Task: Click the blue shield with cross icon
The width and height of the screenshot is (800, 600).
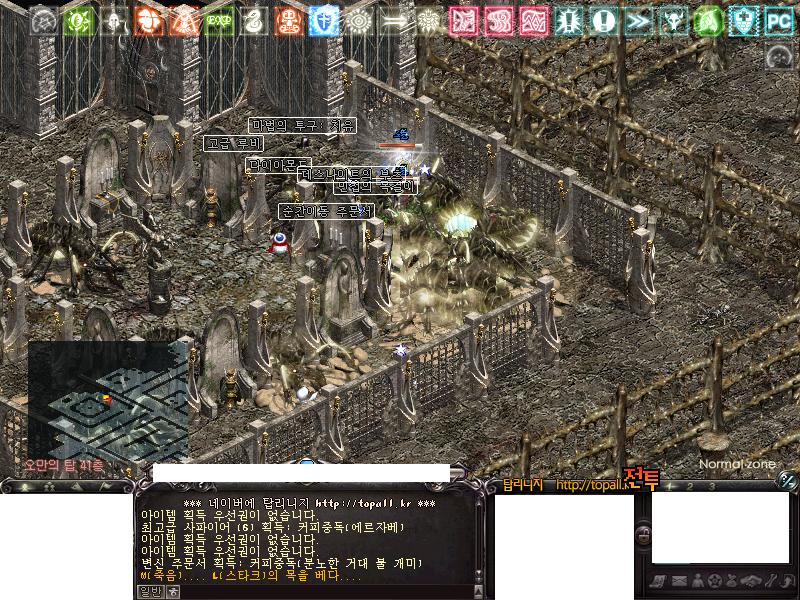Action: point(324,19)
